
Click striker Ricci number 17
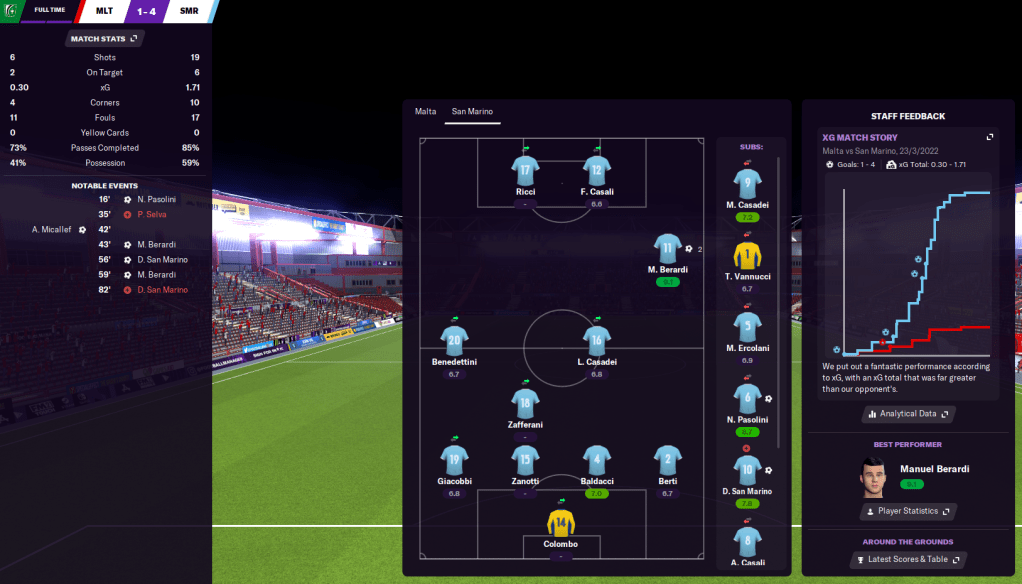(525, 170)
